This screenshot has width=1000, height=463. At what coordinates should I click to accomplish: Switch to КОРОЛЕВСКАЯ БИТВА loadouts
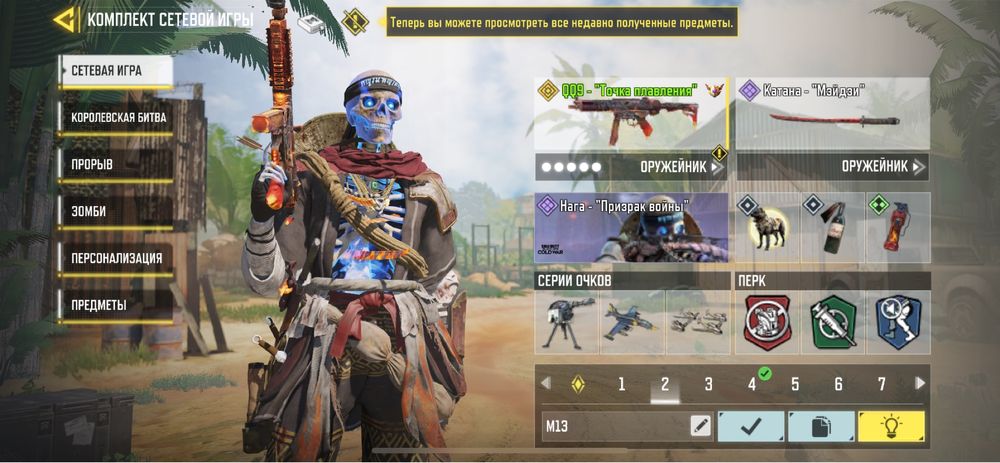pos(119,117)
